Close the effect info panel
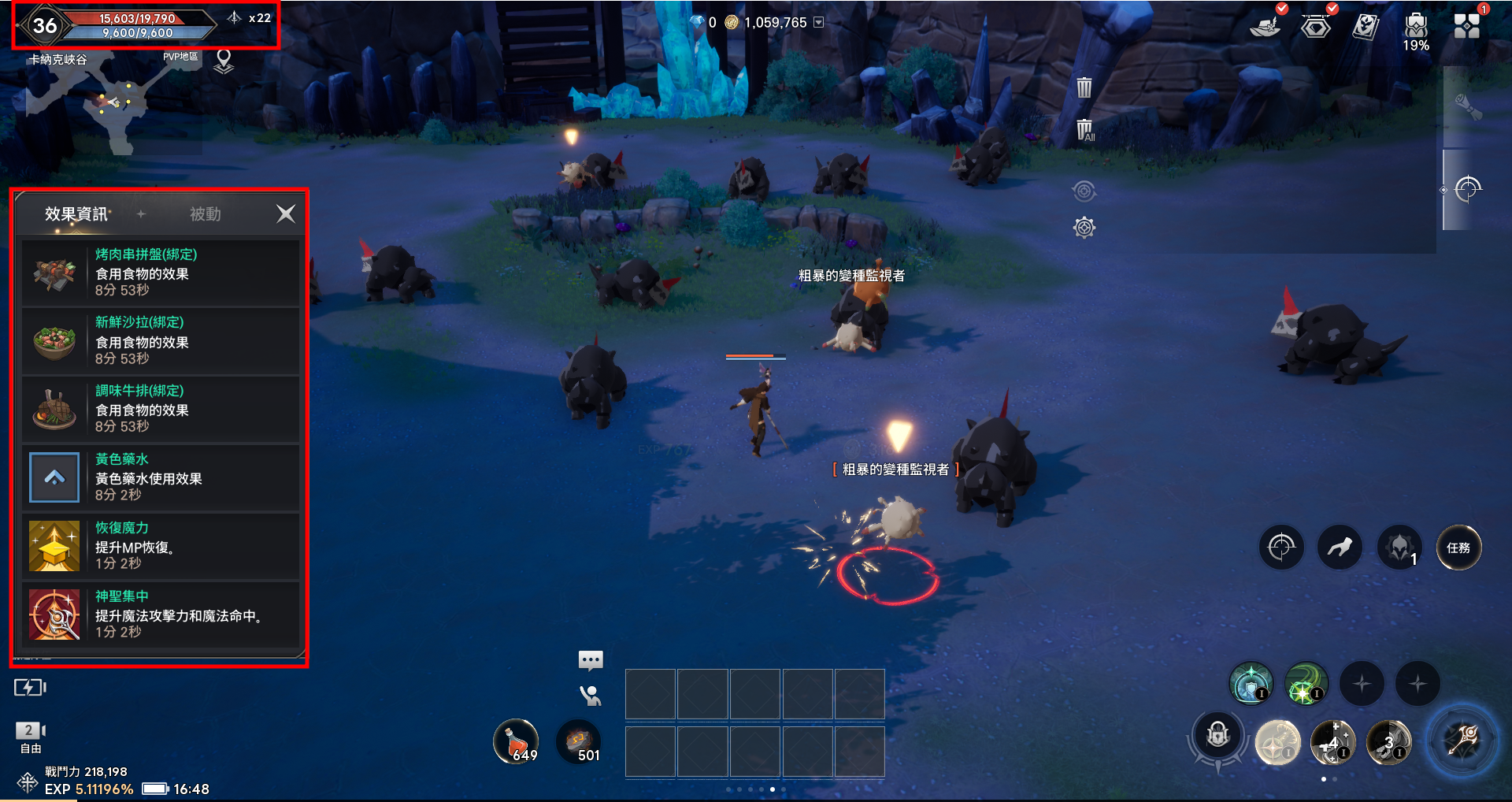Screen dimensions: 1512x802 (286, 213)
